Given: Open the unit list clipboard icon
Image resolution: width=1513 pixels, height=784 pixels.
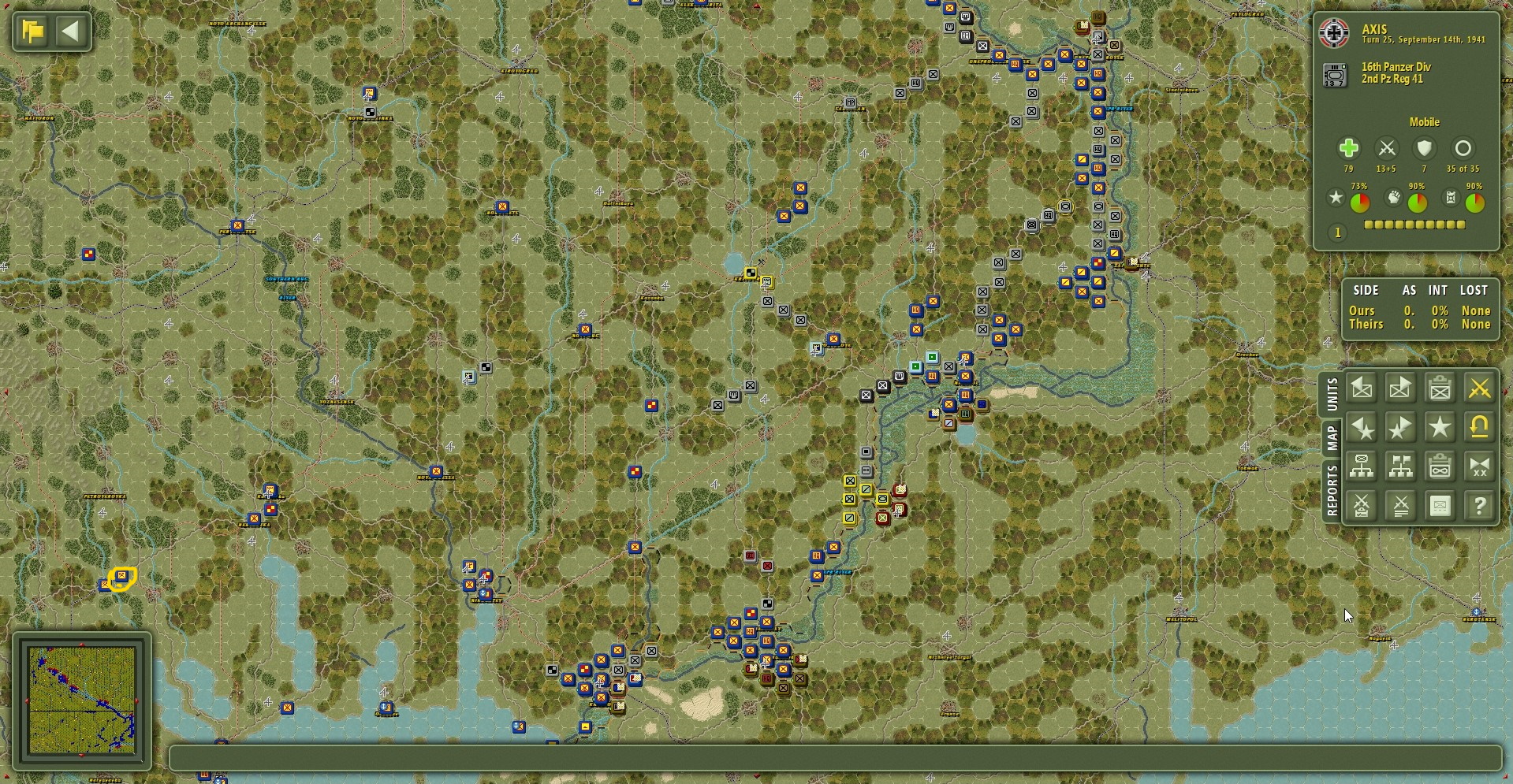Looking at the screenshot, I should (1440, 388).
